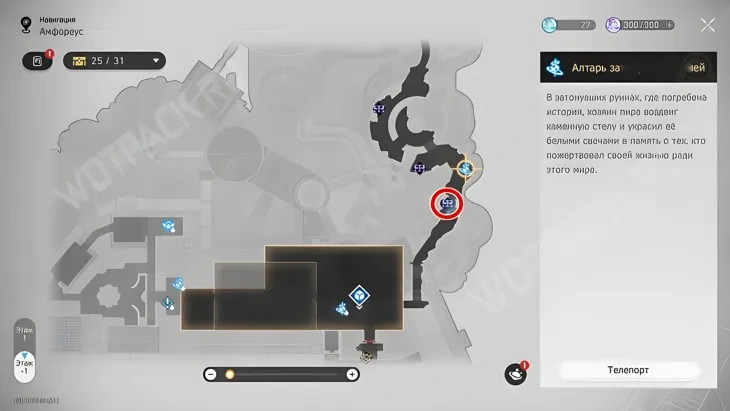This screenshot has width=730, height=411.
Task: Select the highlighted golden teleport anchor marker
Action: [x=466, y=169]
